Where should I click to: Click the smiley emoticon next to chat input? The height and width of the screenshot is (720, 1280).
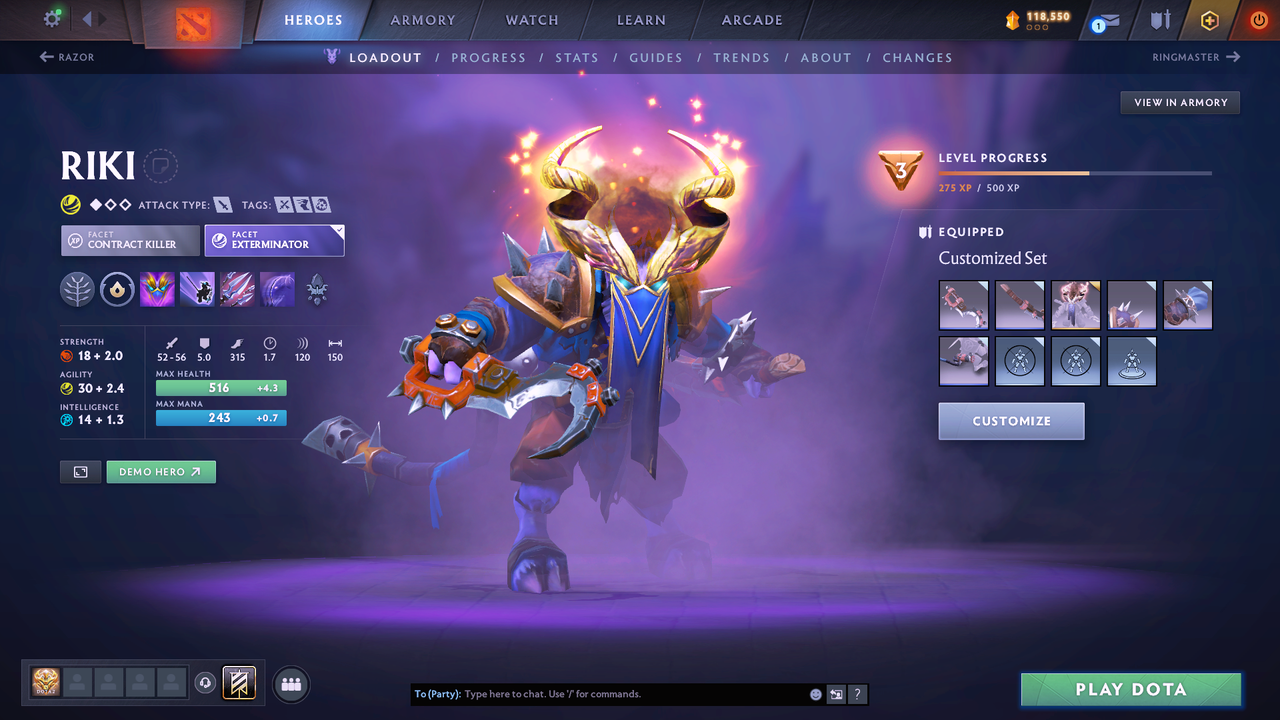815,693
